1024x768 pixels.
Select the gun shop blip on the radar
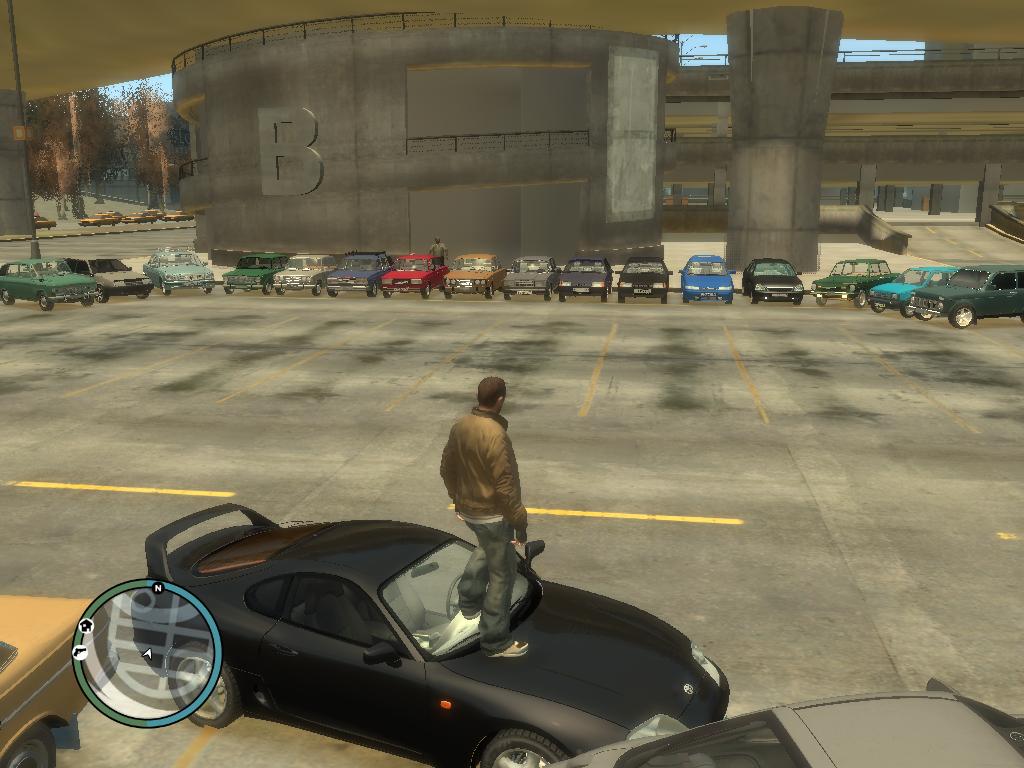click(x=80, y=652)
